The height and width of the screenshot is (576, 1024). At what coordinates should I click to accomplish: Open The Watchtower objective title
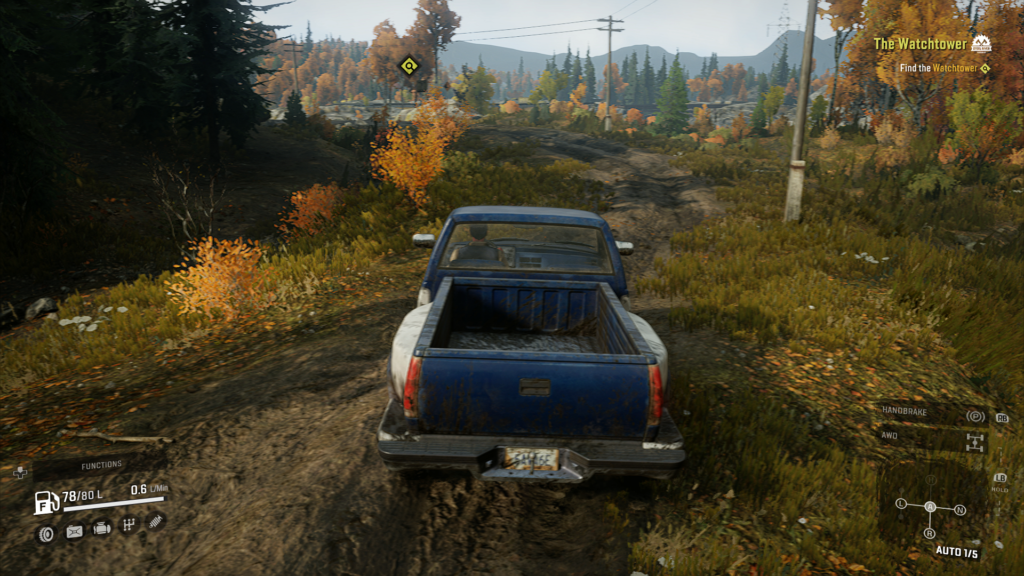tap(920, 44)
